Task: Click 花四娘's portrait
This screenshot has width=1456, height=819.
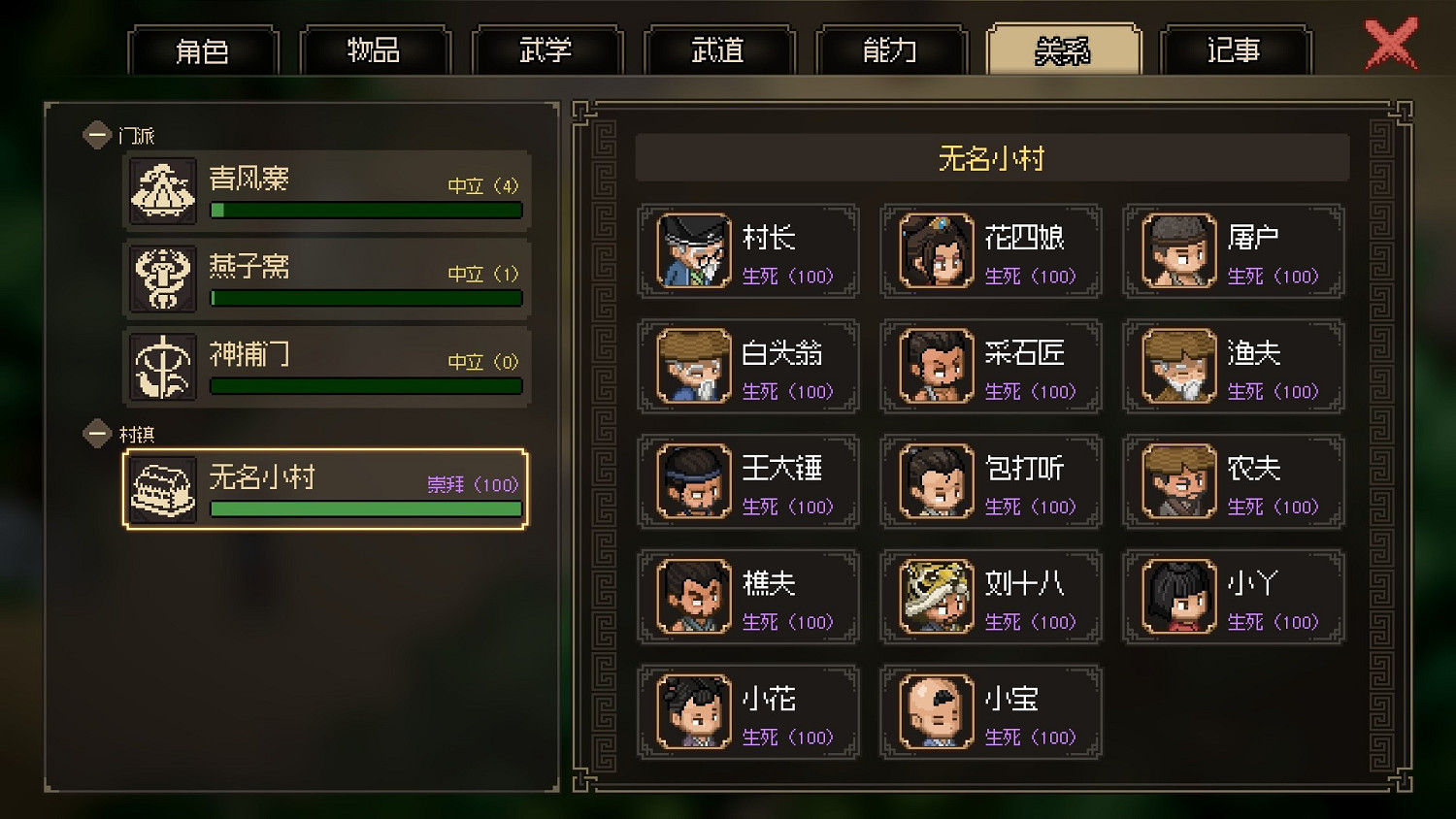Action: (934, 250)
